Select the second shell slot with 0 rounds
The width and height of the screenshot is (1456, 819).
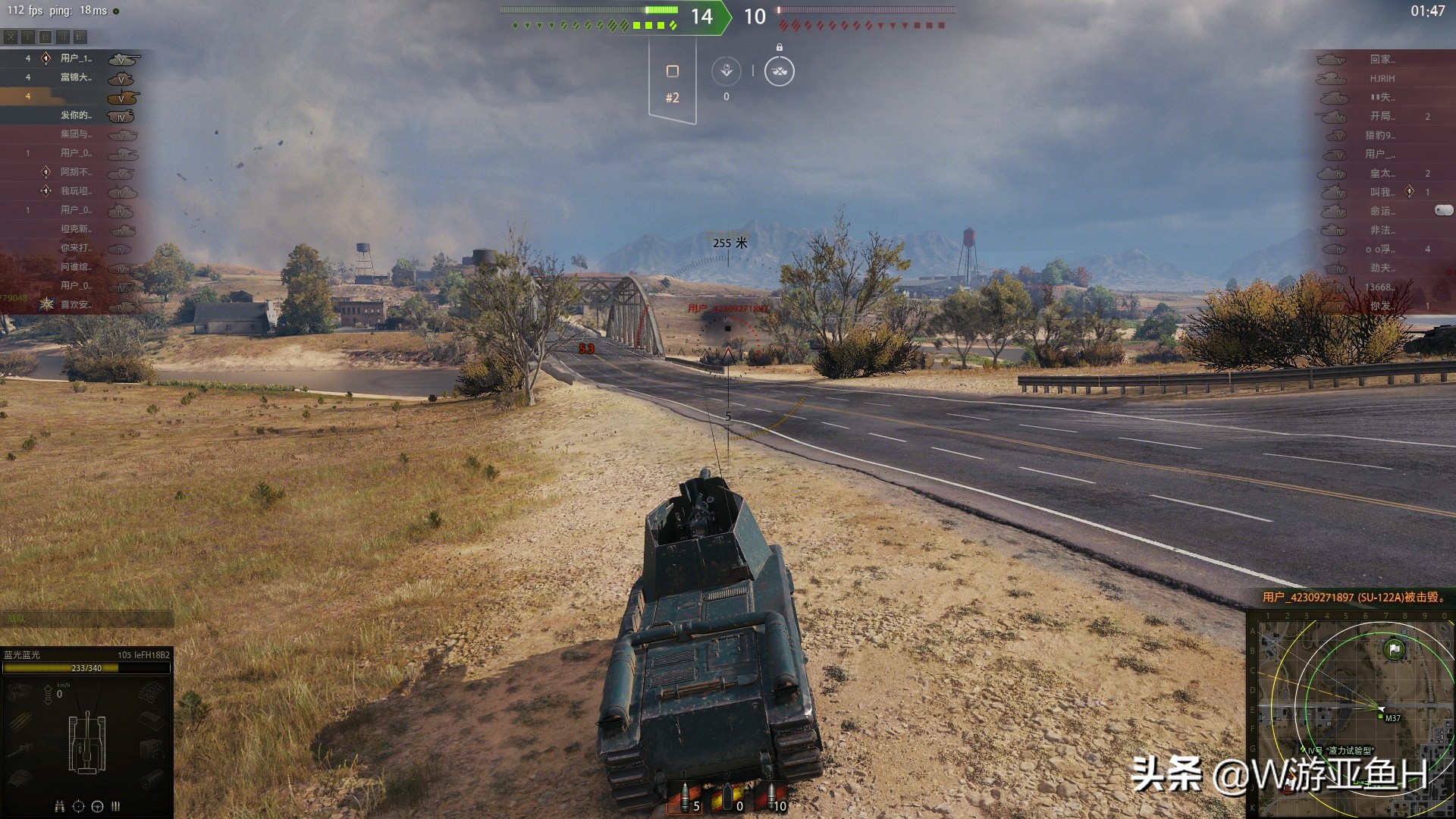pos(728,799)
